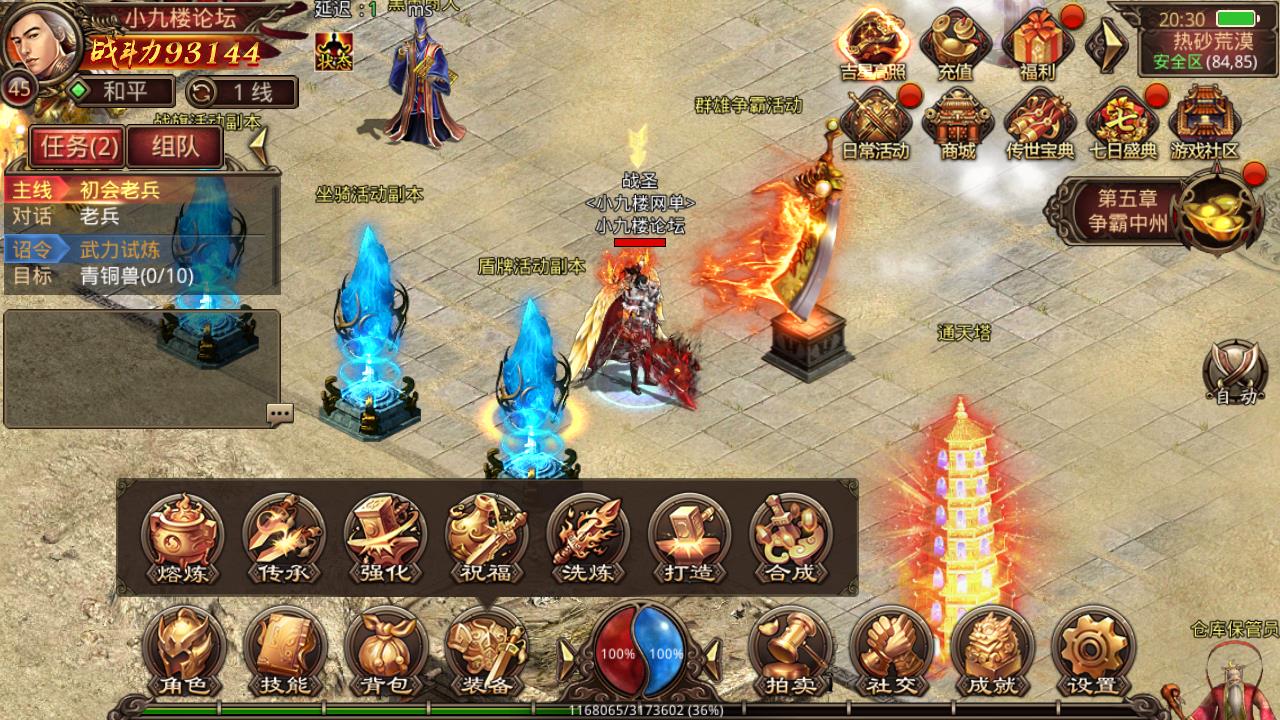Image resolution: width=1280 pixels, height=720 pixels.
Task: Open the 福利 gift box rewards
Action: [x=1039, y=45]
